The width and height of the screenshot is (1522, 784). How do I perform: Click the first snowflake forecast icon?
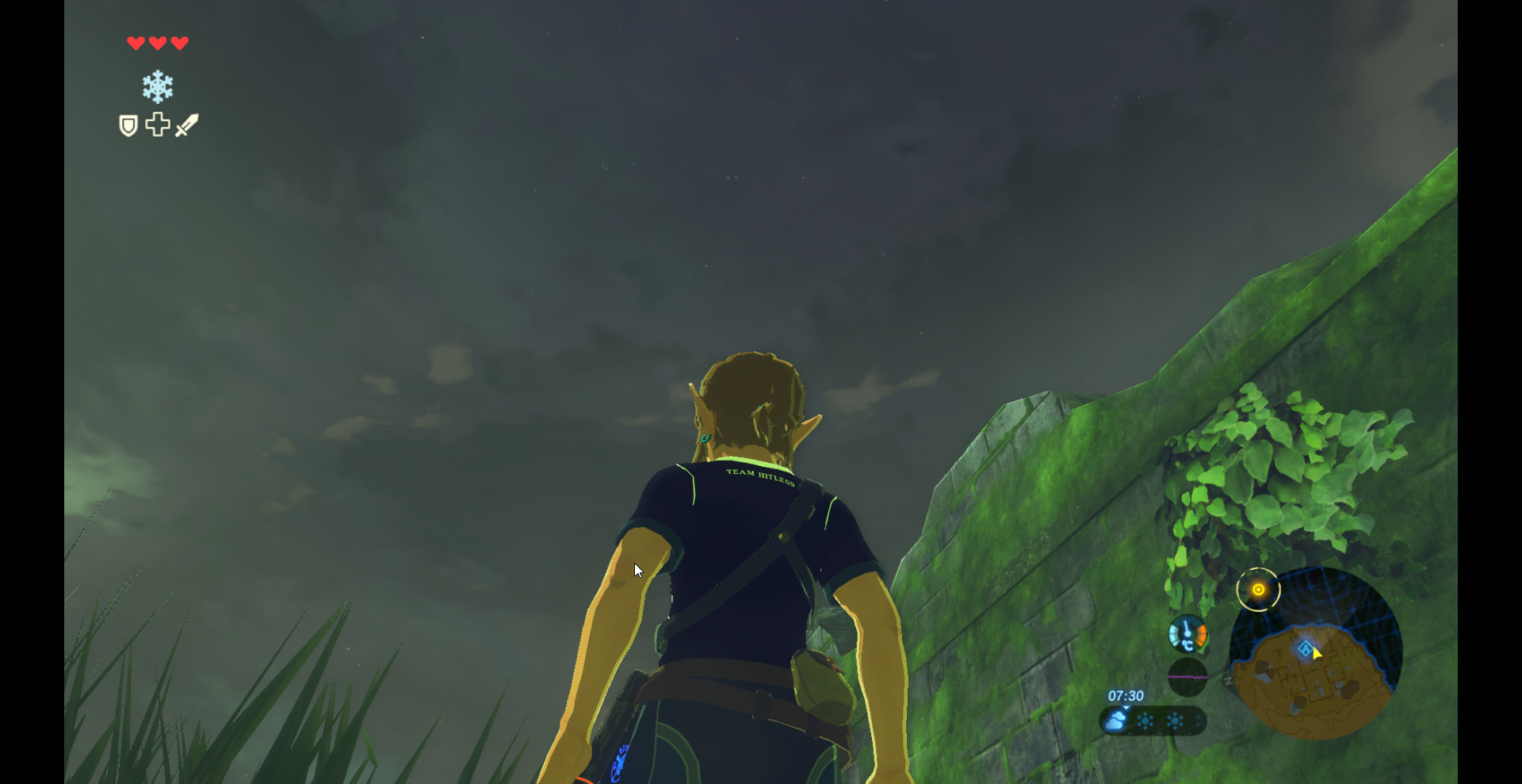point(1145,721)
